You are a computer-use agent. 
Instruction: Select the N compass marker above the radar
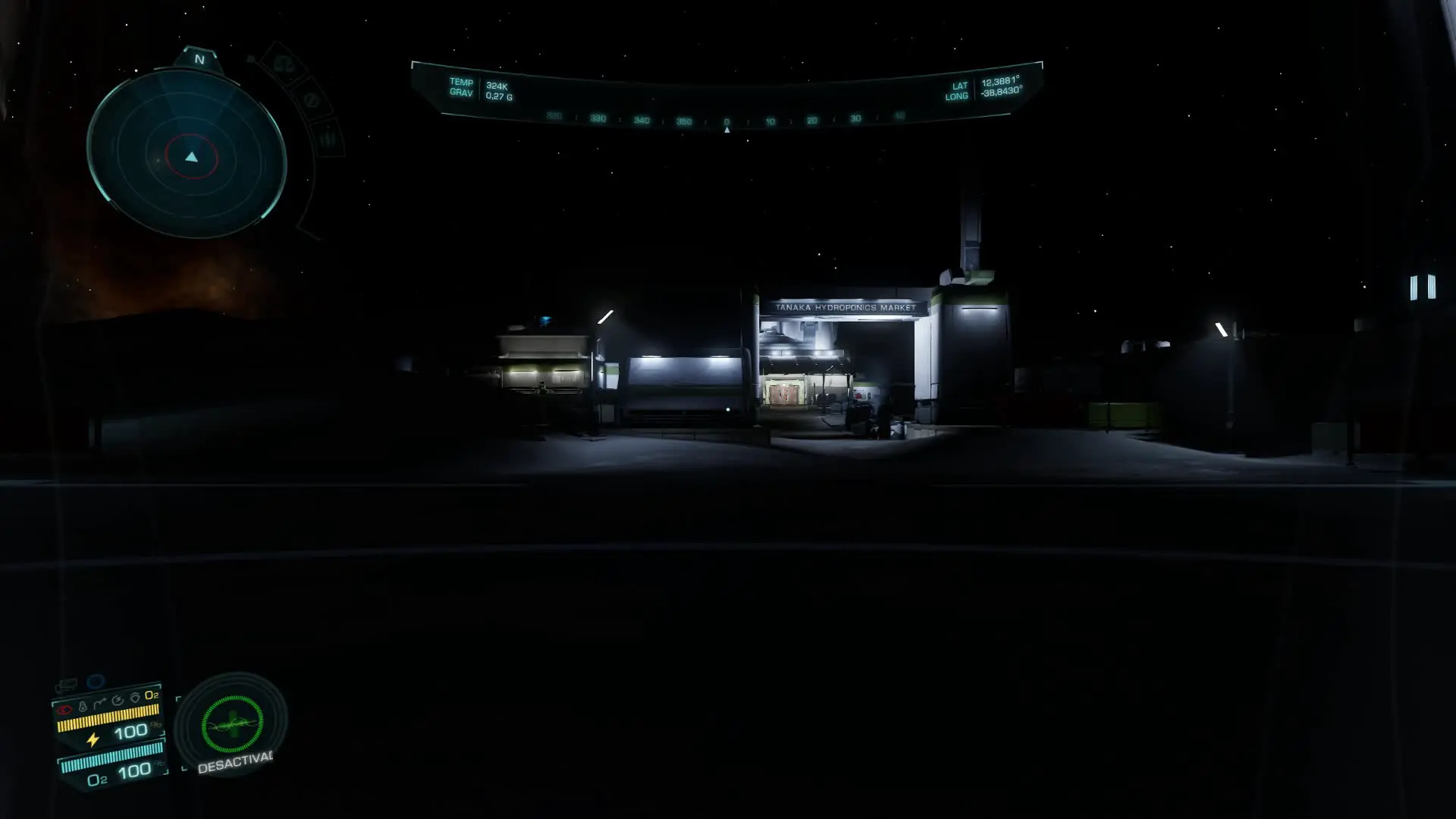(199, 59)
